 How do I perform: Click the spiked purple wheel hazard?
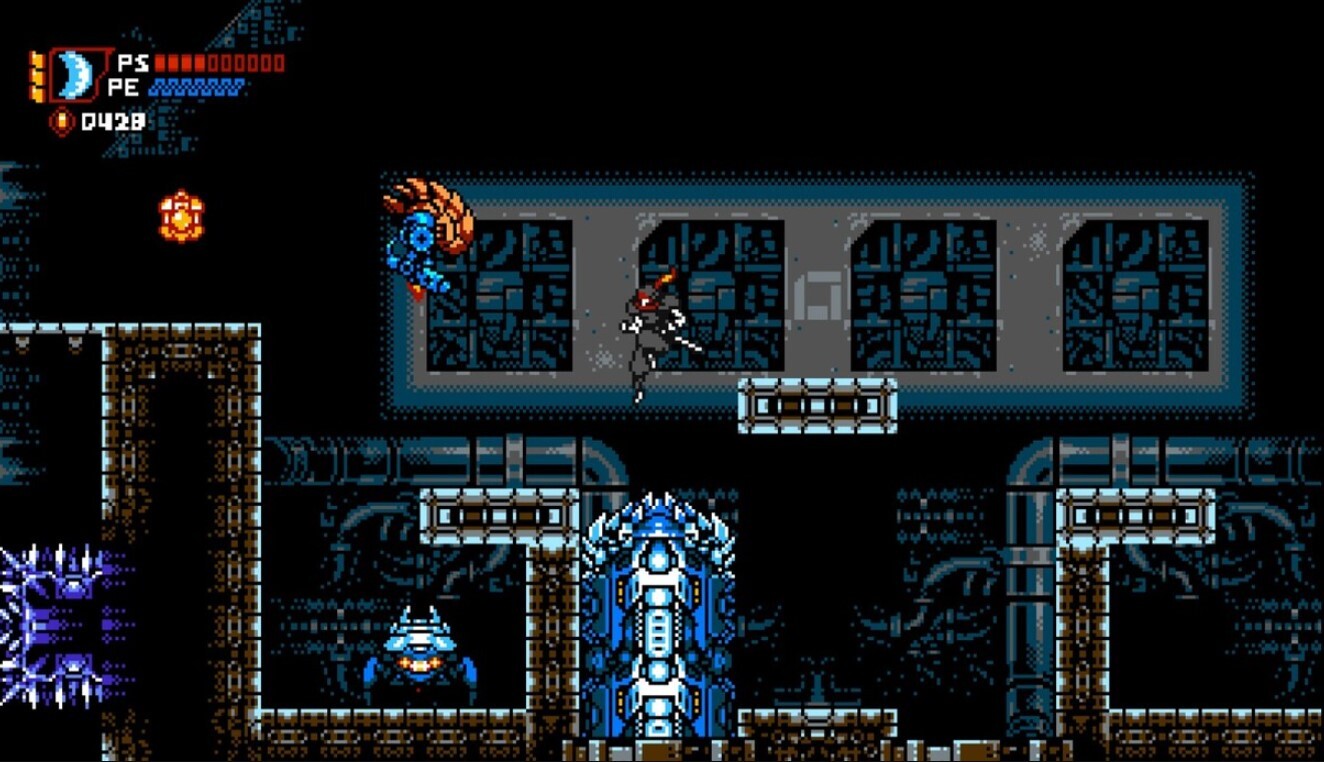(40, 610)
